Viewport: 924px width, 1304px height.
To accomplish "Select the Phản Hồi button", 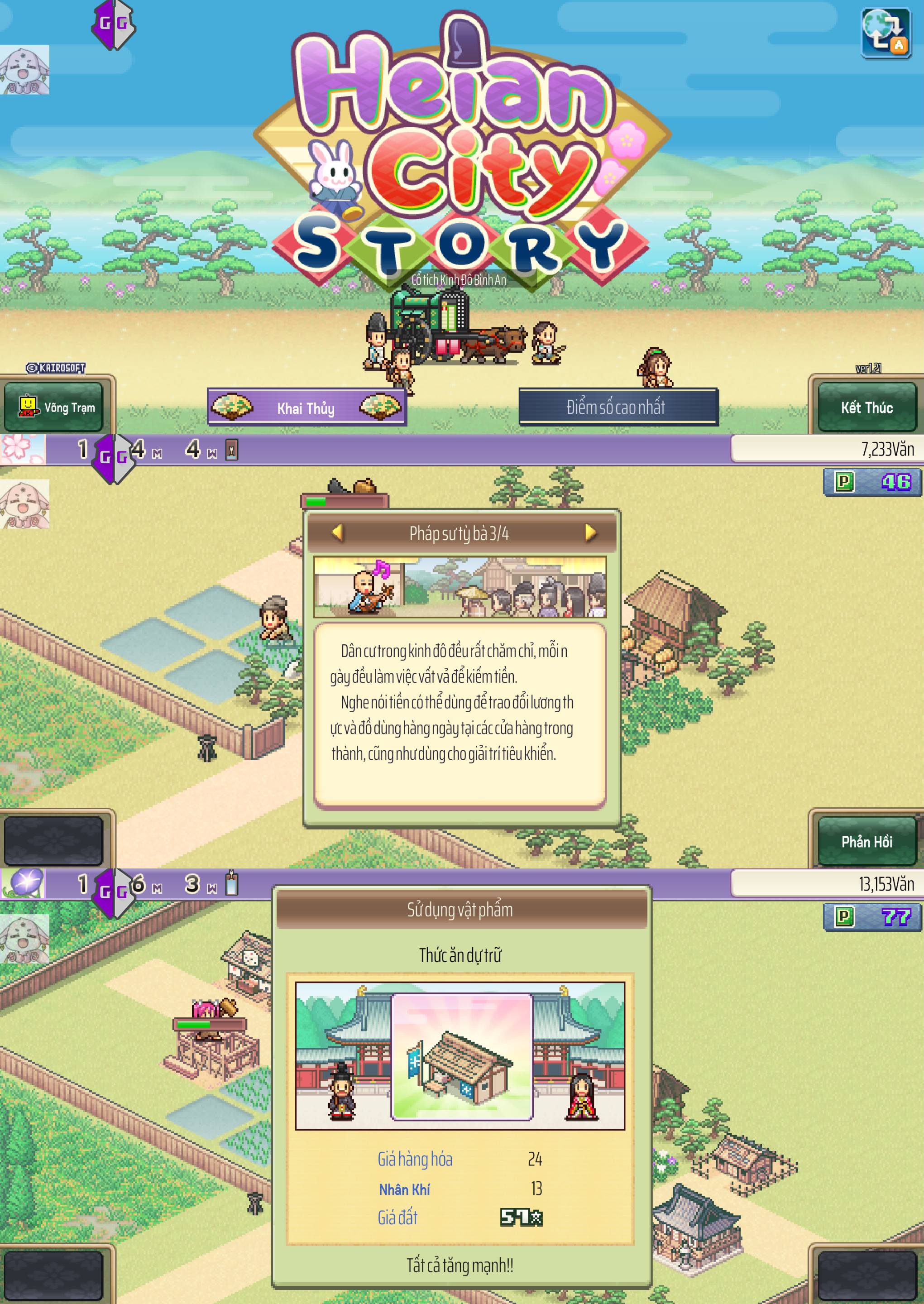I will (x=866, y=841).
